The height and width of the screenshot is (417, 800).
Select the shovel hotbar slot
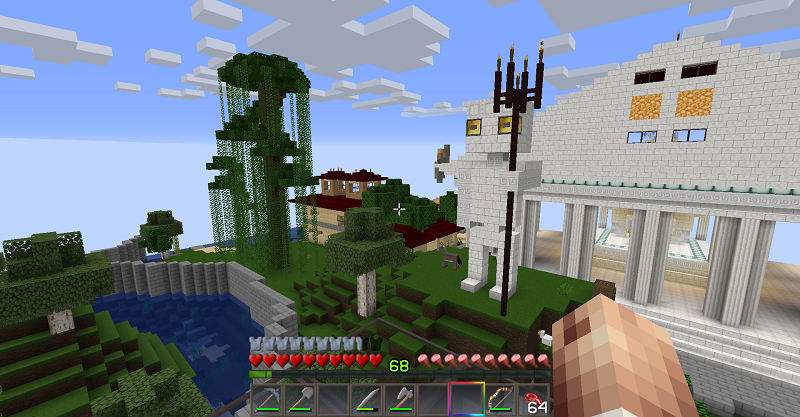pyautogui.click(x=299, y=398)
